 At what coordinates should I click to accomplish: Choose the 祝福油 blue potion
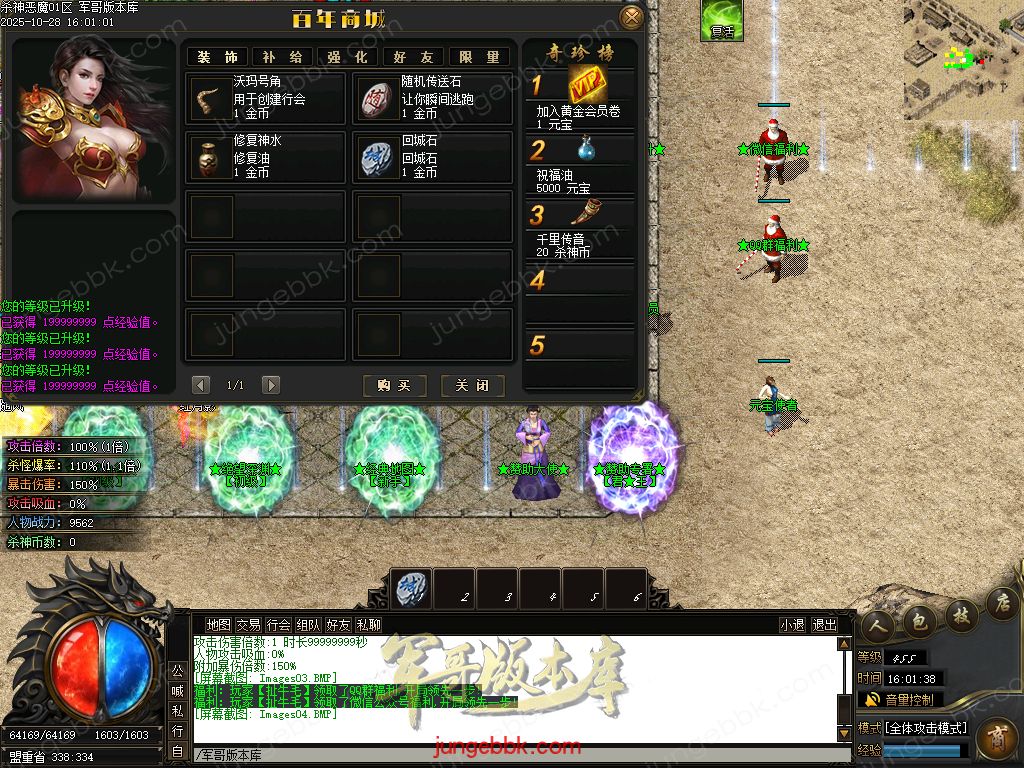click(x=586, y=149)
